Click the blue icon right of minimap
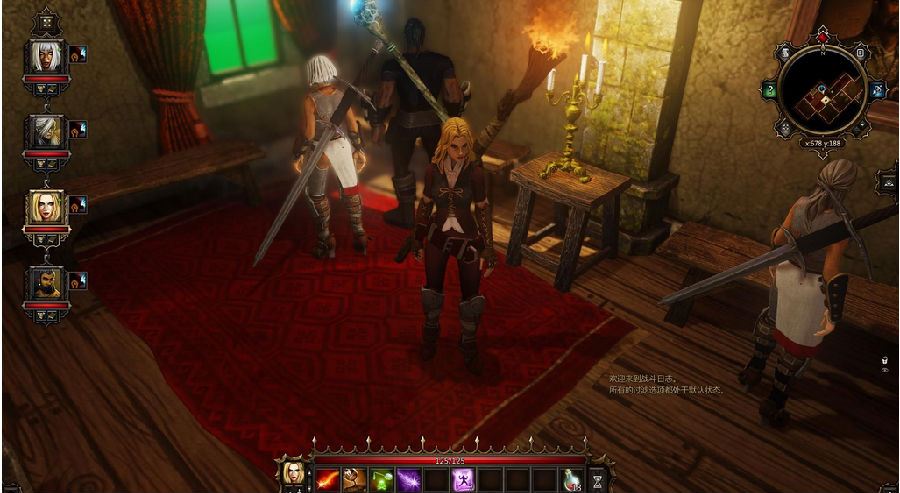Viewport: 900px width, 493px height. point(878,90)
